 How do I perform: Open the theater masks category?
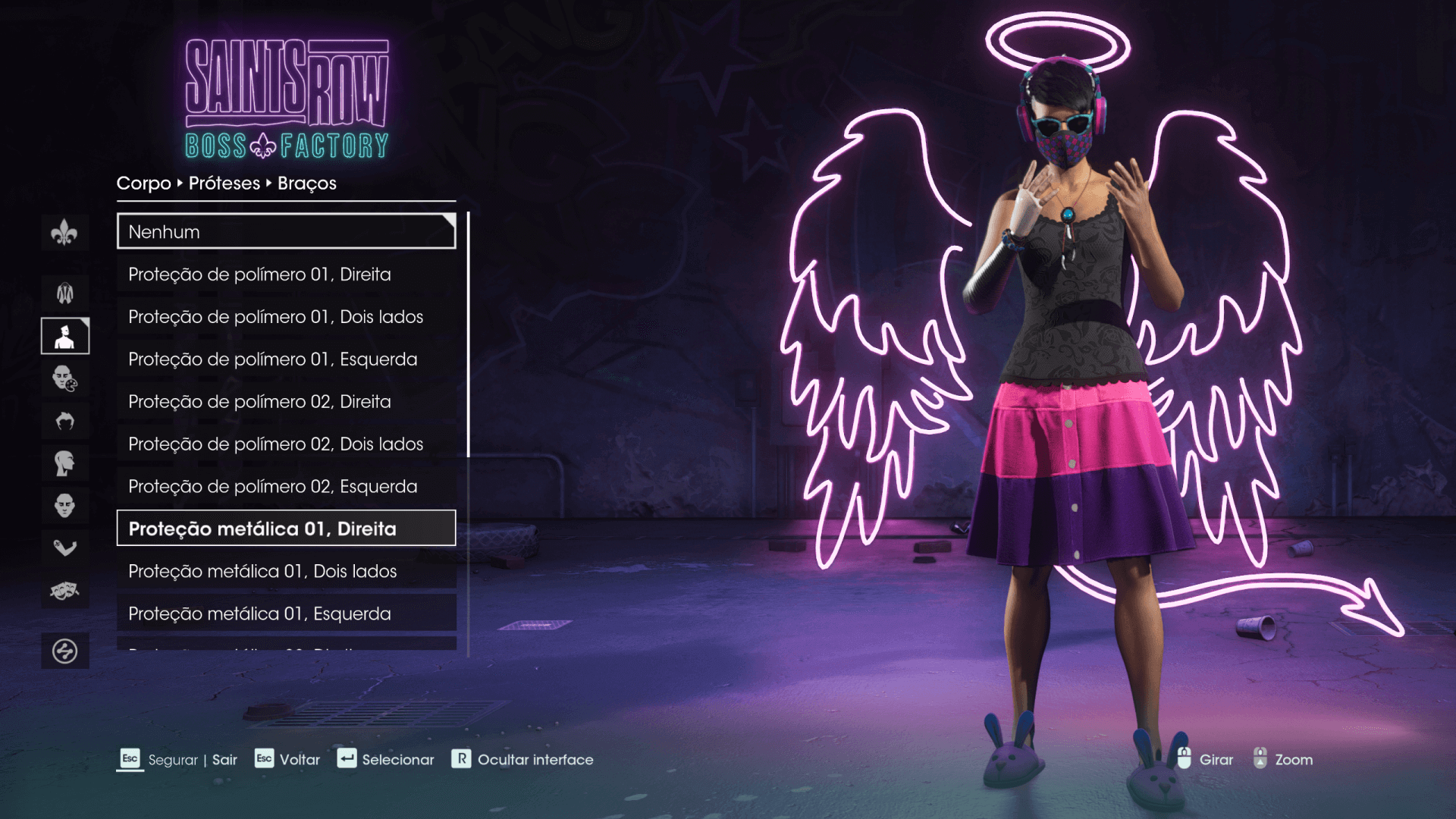(64, 590)
